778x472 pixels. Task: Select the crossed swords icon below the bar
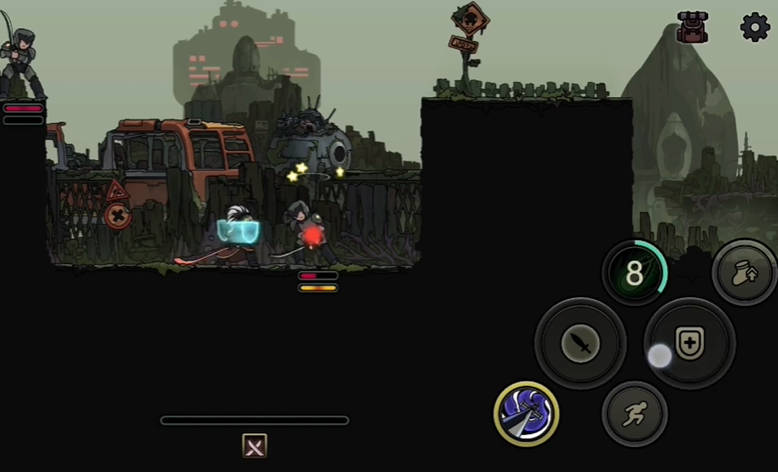pyautogui.click(x=255, y=446)
